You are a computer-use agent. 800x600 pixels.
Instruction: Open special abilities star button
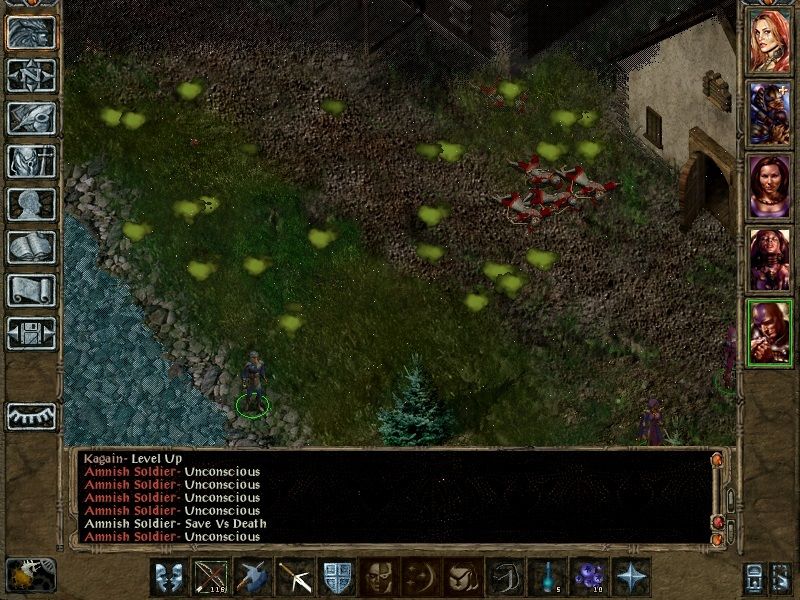click(632, 577)
